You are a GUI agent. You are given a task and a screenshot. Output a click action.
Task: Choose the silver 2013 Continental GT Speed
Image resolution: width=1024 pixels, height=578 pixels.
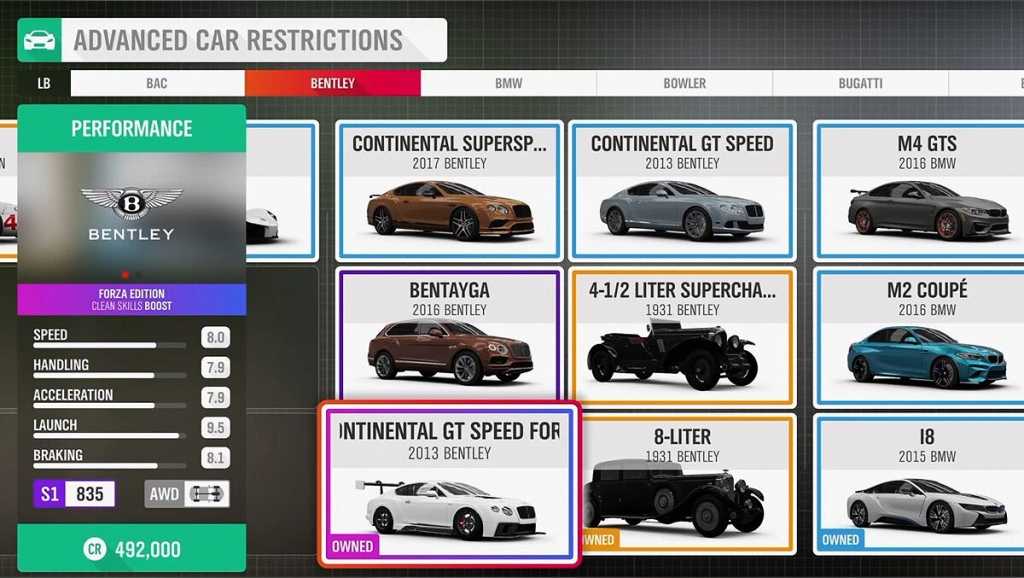[682, 190]
